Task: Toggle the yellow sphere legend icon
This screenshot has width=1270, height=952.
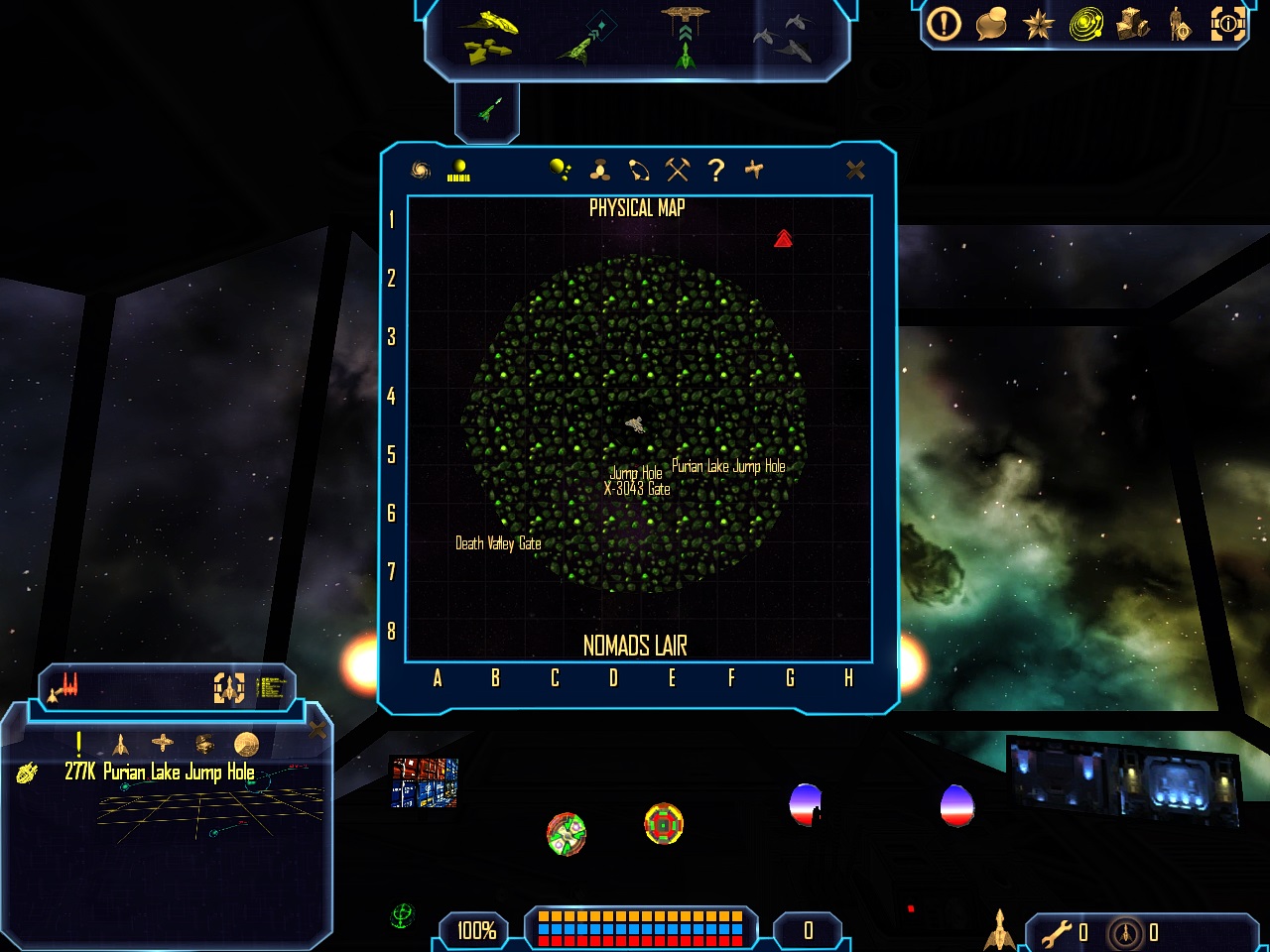Action: pyautogui.click(x=458, y=171)
